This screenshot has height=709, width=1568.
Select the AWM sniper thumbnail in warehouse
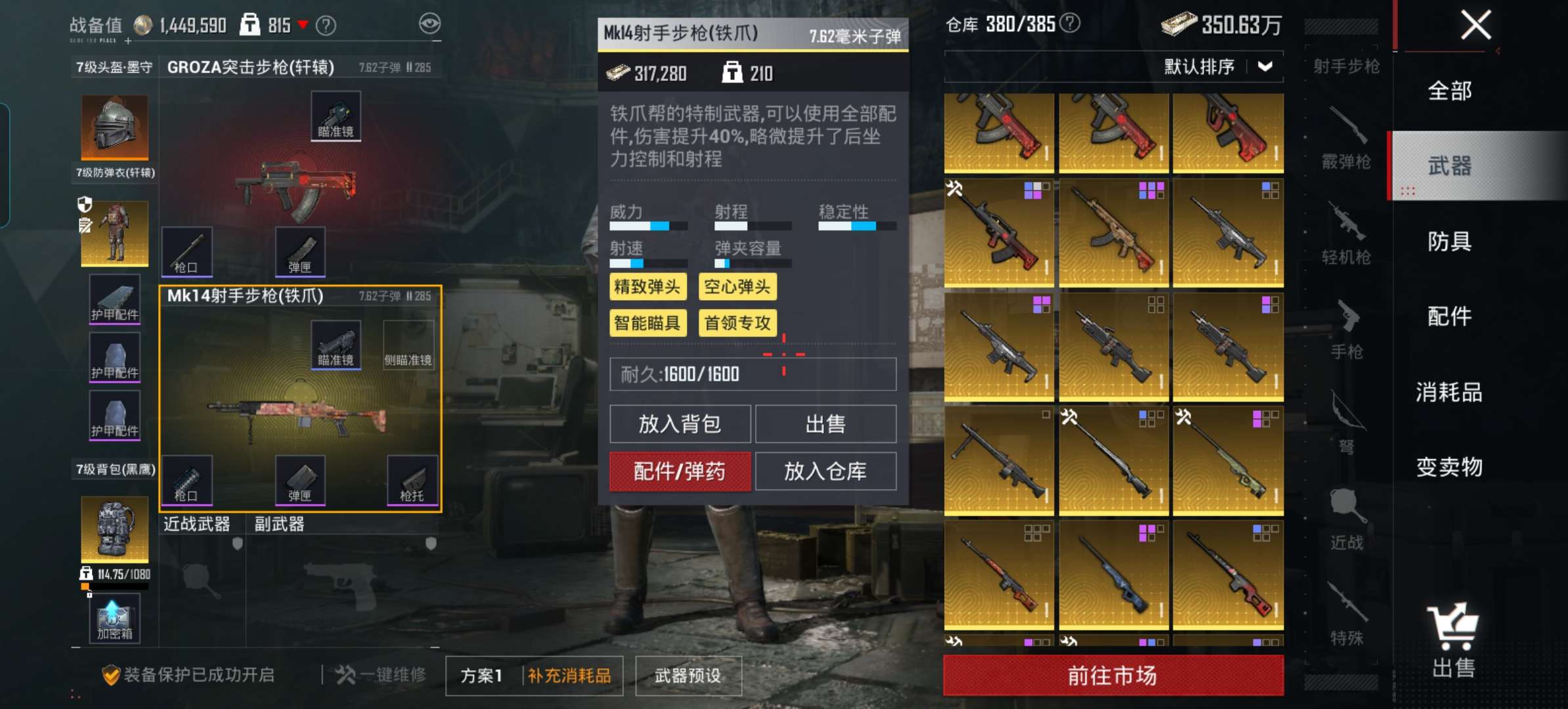[1228, 460]
